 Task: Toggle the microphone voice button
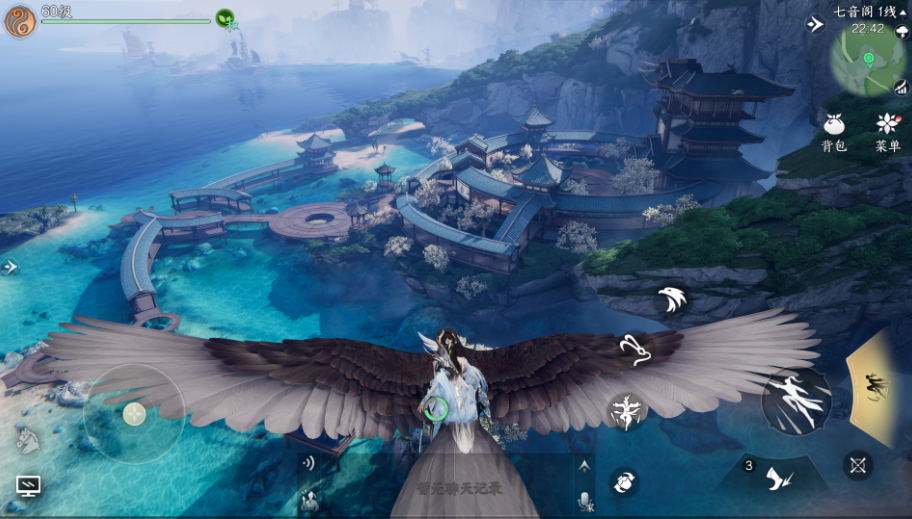point(585,498)
